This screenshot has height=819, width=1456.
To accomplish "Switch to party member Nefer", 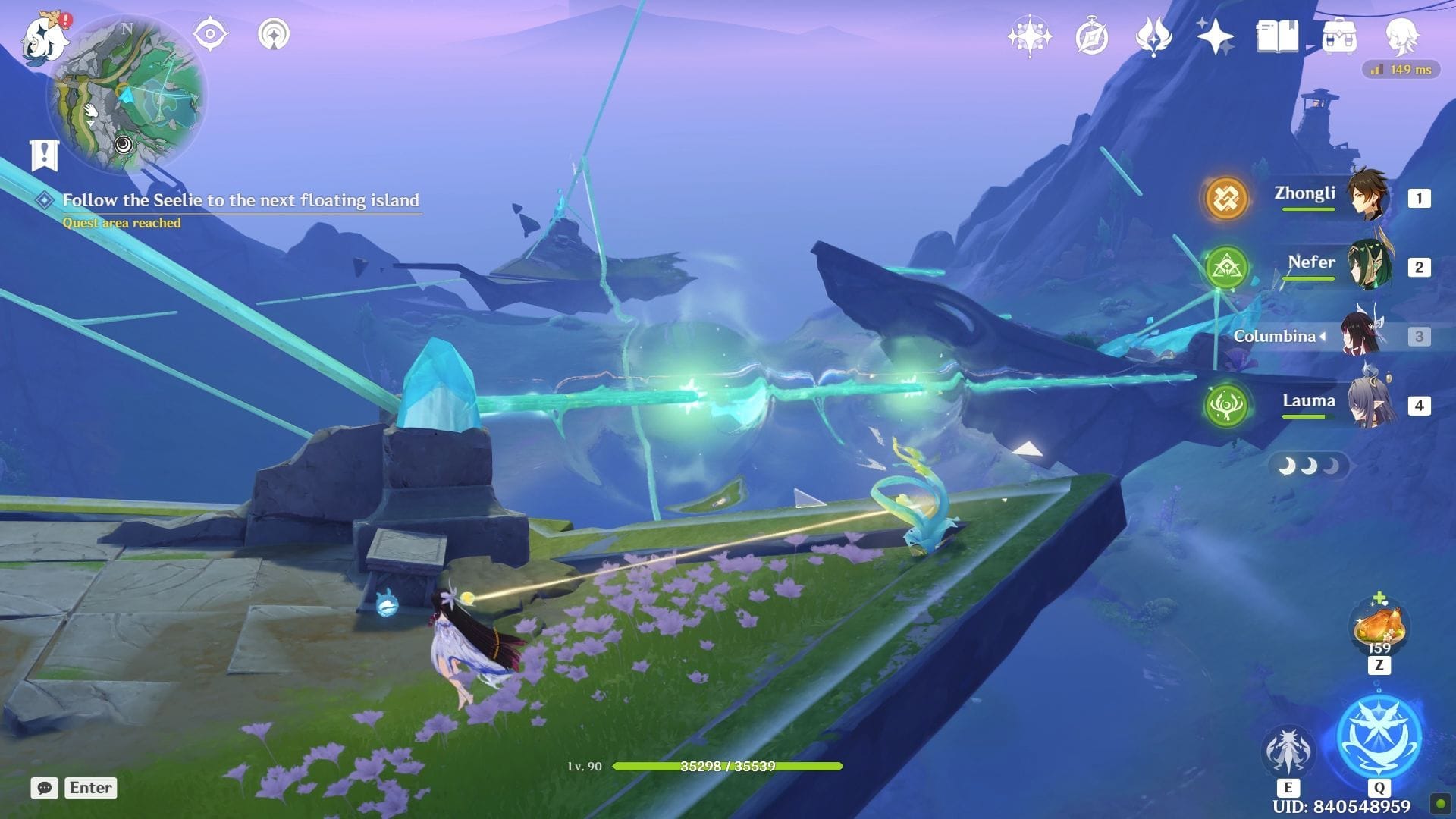I will pos(1368,266).
